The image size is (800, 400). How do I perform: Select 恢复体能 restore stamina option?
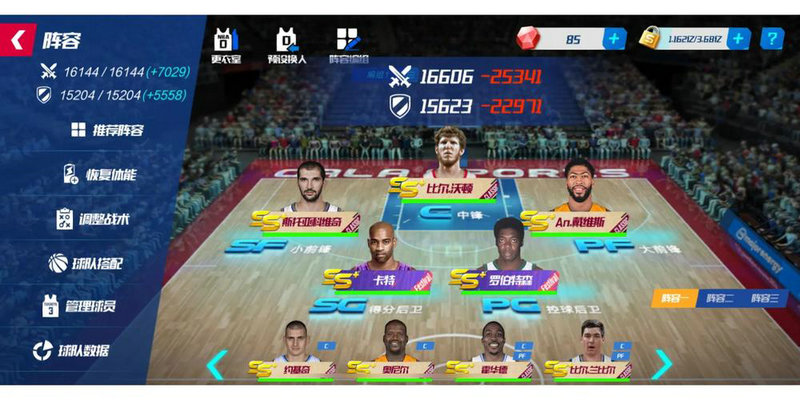coord(99,174)
